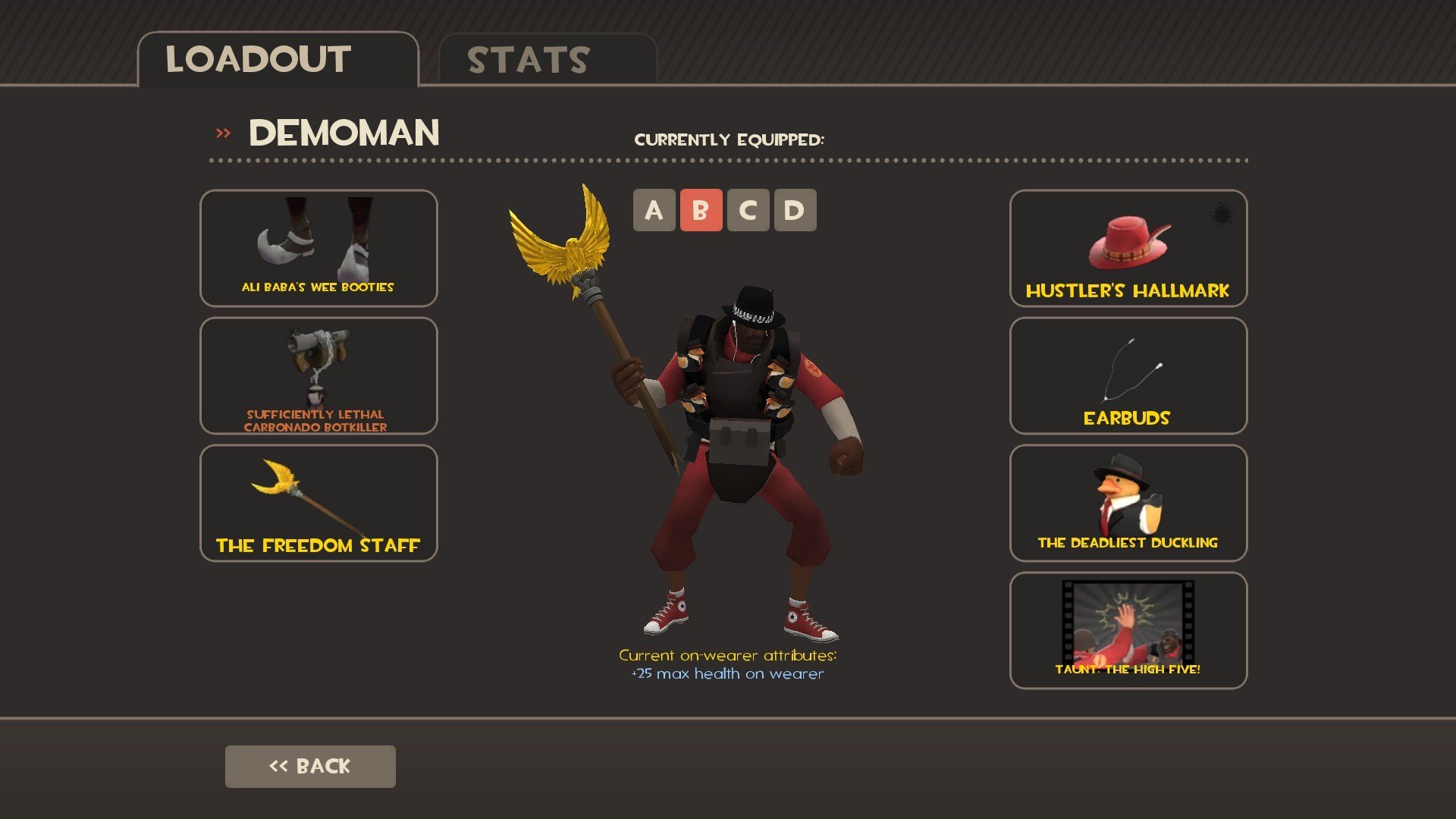Activate loadout preset D

795,210
